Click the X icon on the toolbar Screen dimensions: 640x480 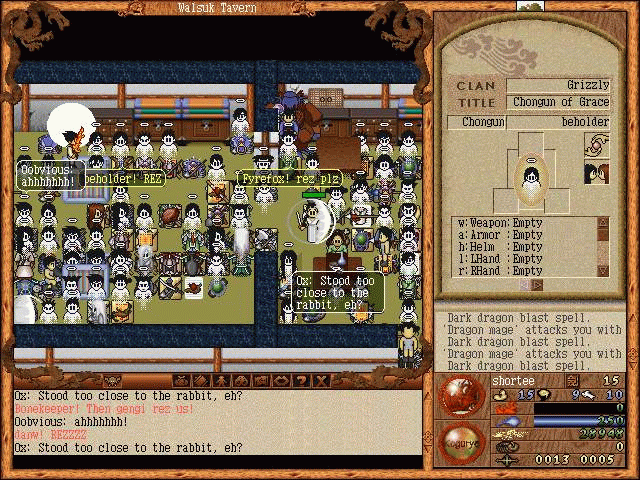(320, 381)
